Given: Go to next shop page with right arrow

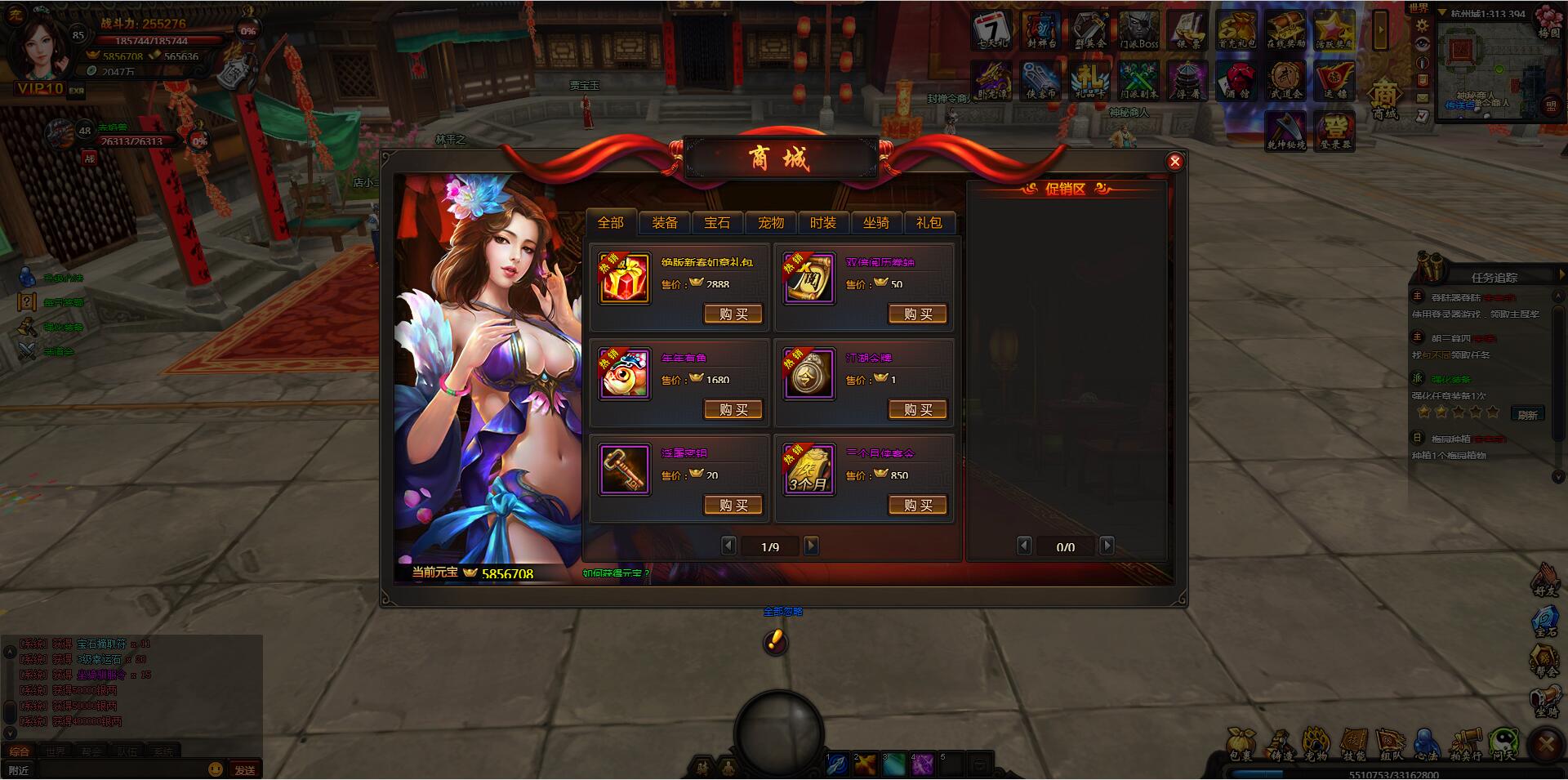Looking at the screenshot, I should 810,546.
